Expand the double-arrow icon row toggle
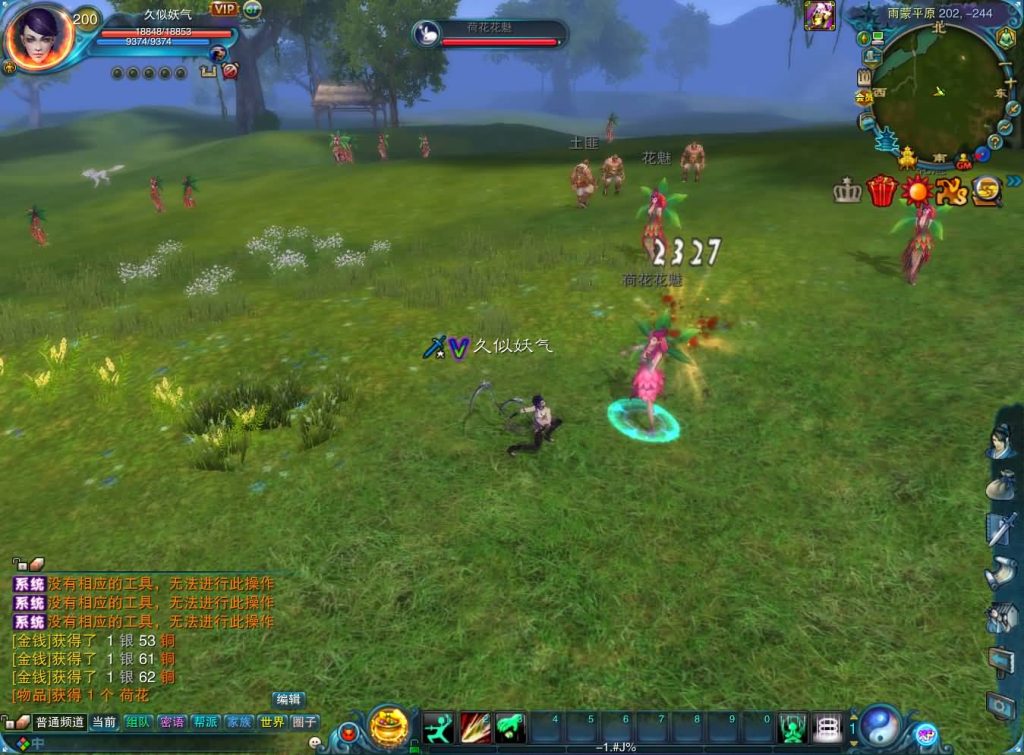 click(1014, 181)
